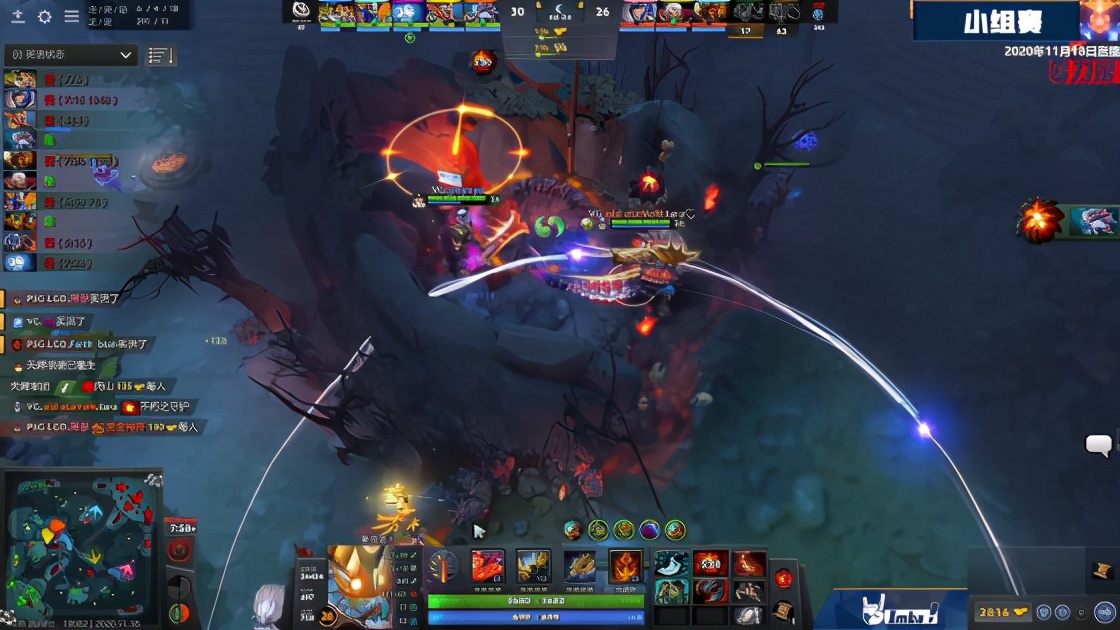The height and width of the screenshot is (630, 1120).
Task: Select the first hero row in the stats list
Action: click(x=20, y=80)
